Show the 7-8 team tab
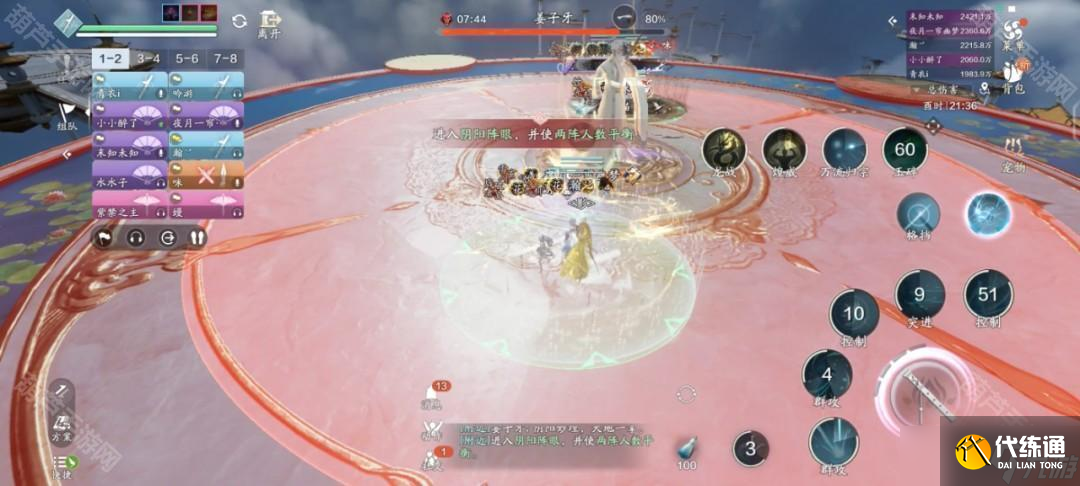 pos(225,59)
